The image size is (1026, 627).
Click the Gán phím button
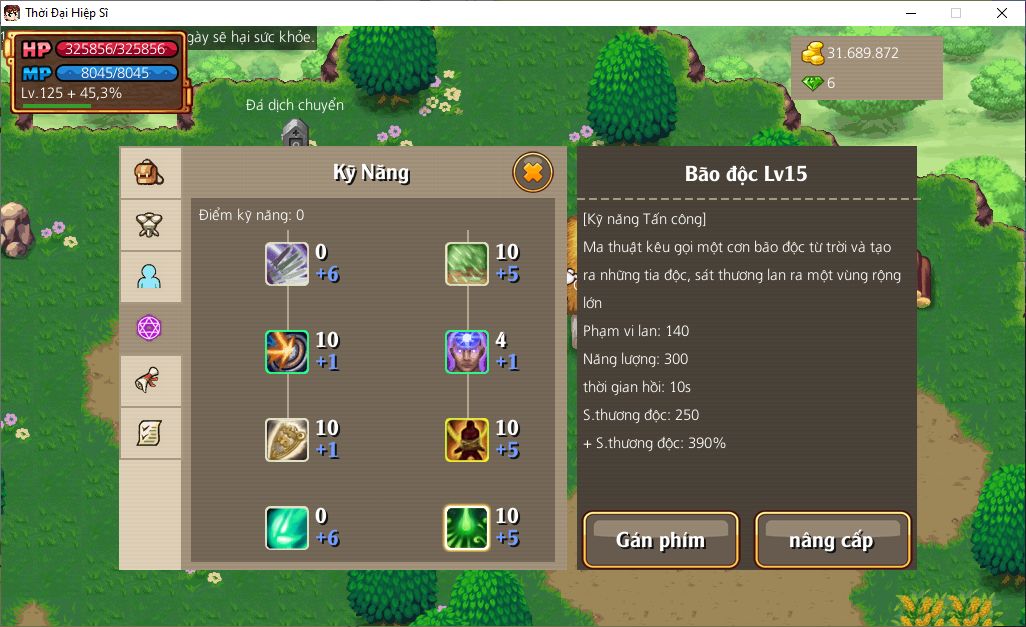click(660, 540)
